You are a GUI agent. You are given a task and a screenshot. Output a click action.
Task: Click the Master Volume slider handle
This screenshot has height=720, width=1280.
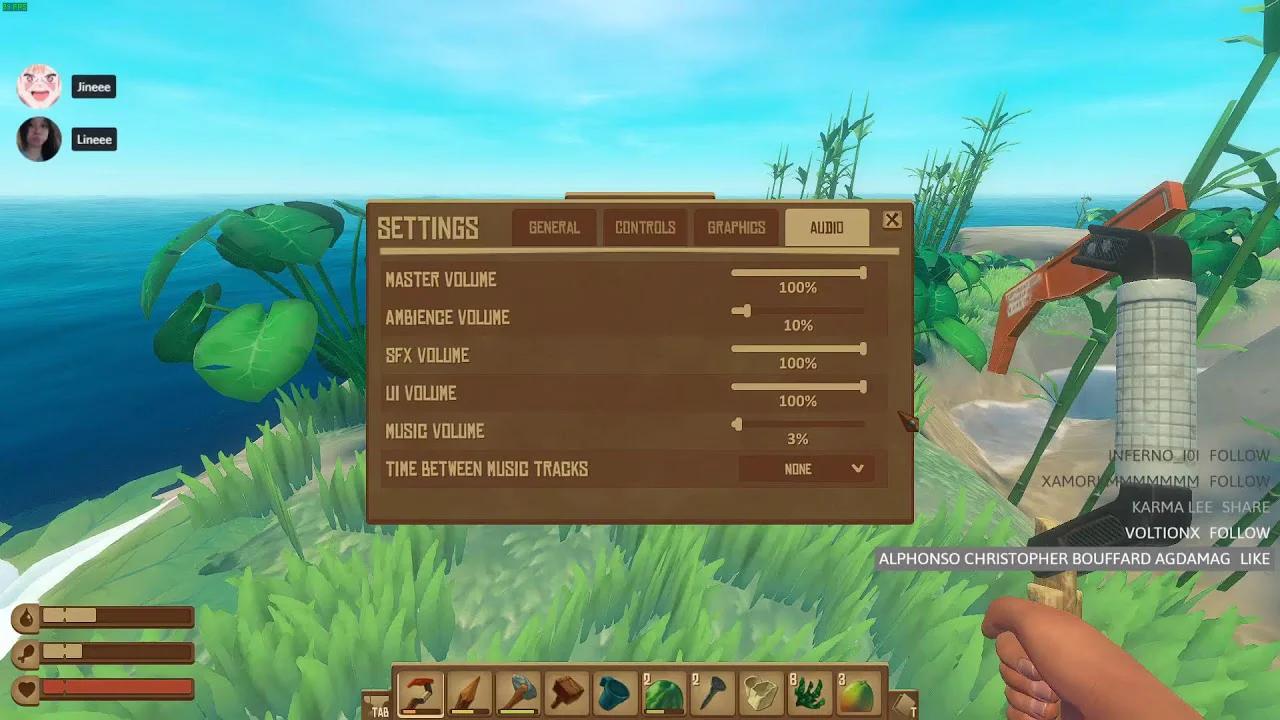click(x=864, y=272)
